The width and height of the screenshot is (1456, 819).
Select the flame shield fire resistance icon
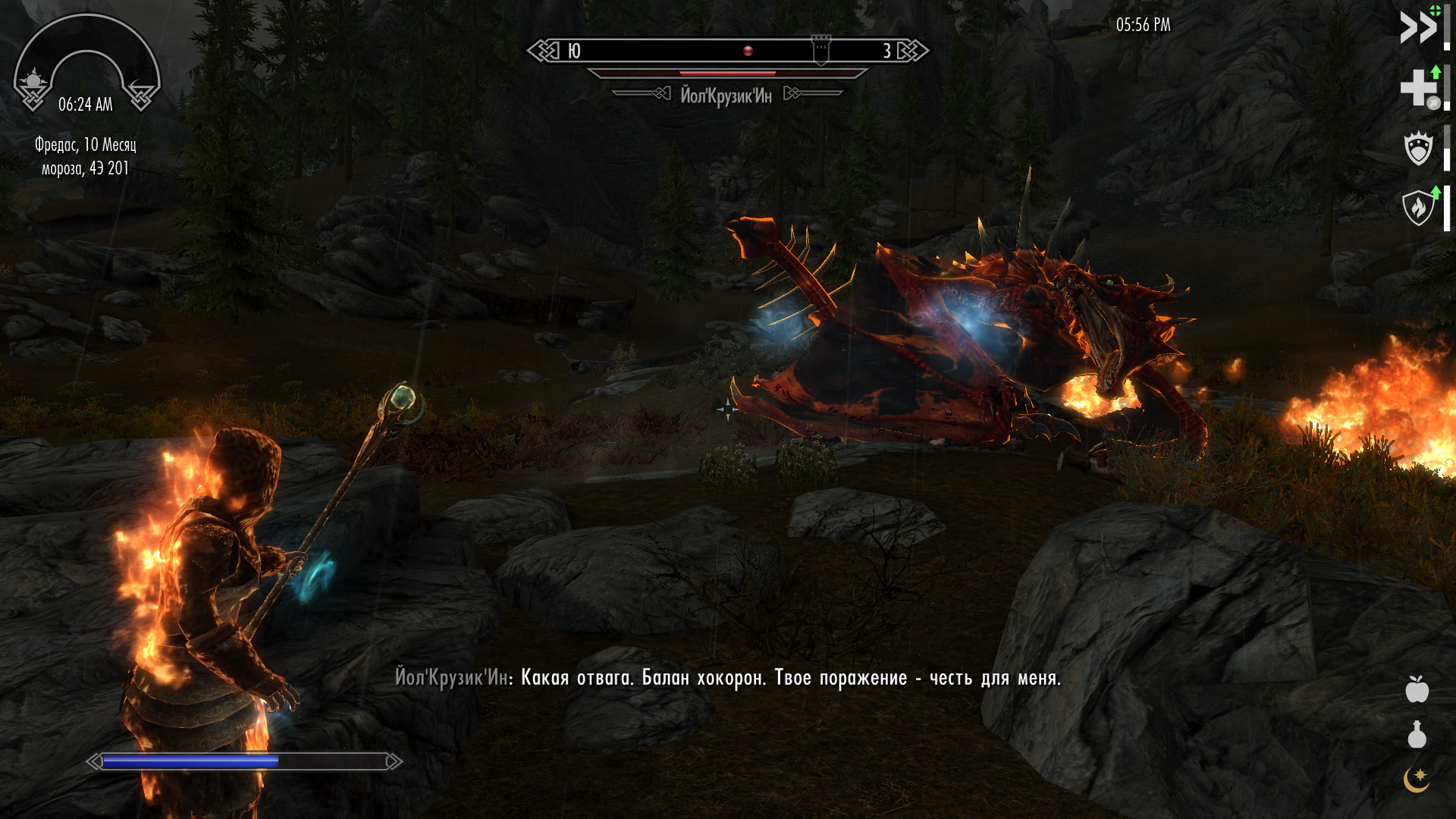click(1418, 207)
